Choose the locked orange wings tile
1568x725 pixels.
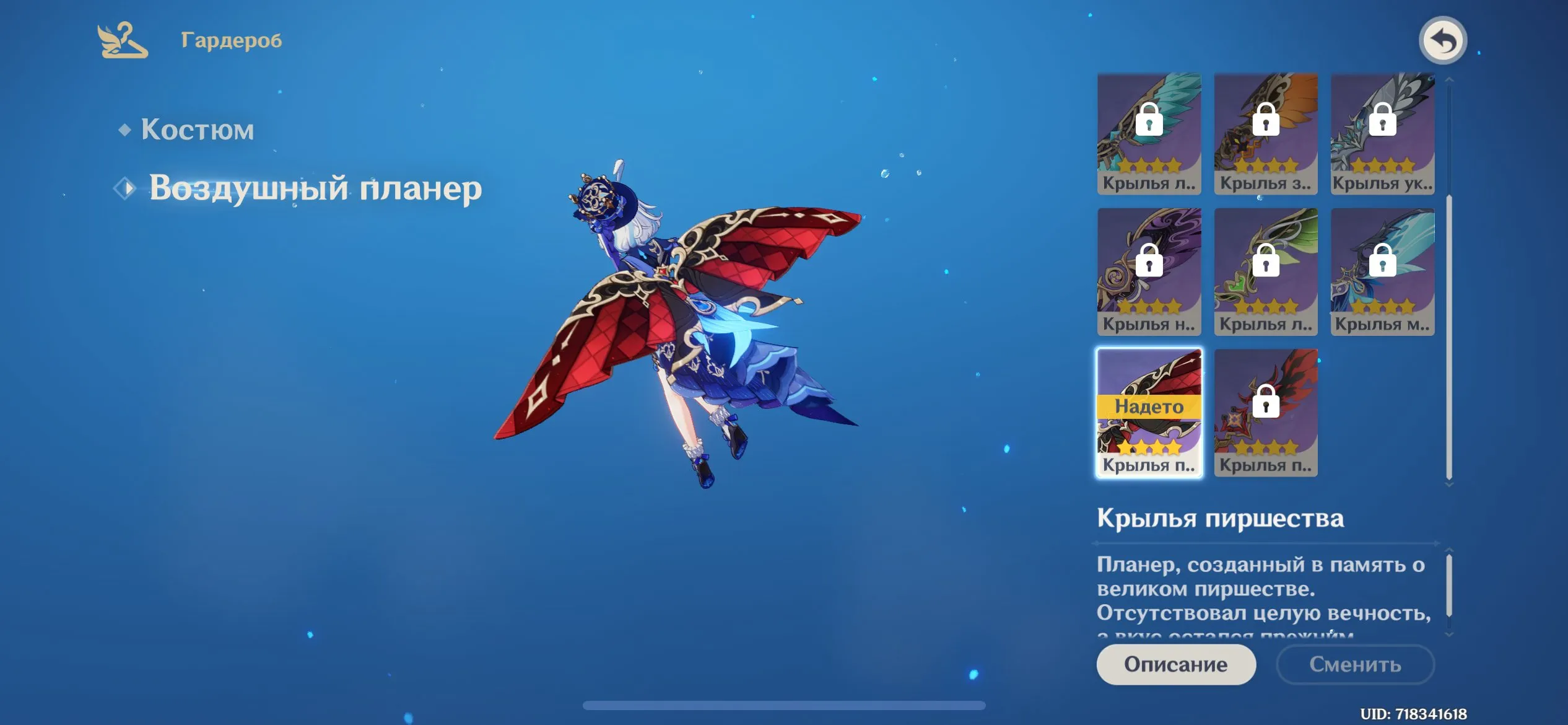click(1265, 133)
